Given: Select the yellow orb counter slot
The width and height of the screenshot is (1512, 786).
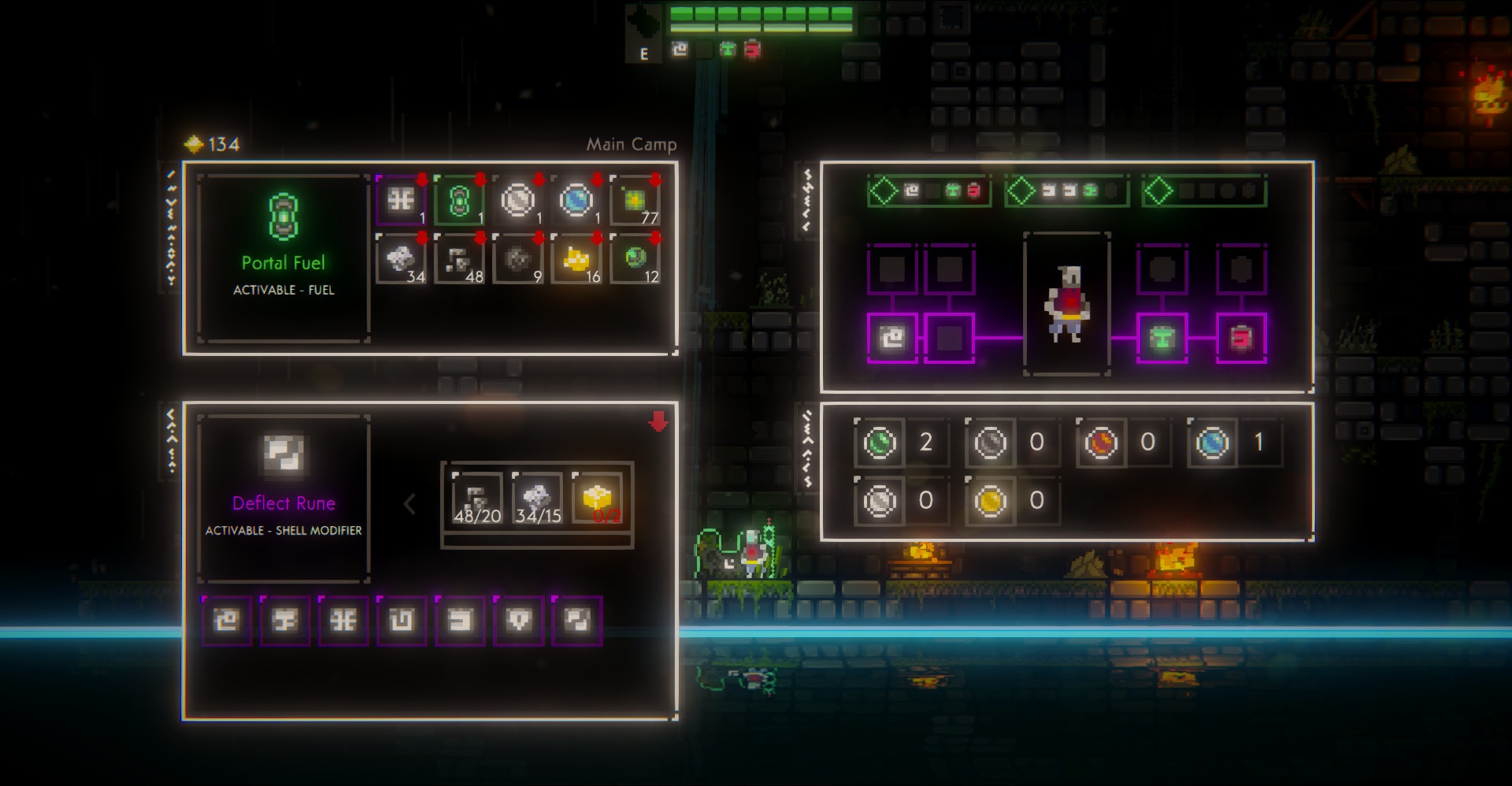Looking at the screenshot, I should coord(990,501).
